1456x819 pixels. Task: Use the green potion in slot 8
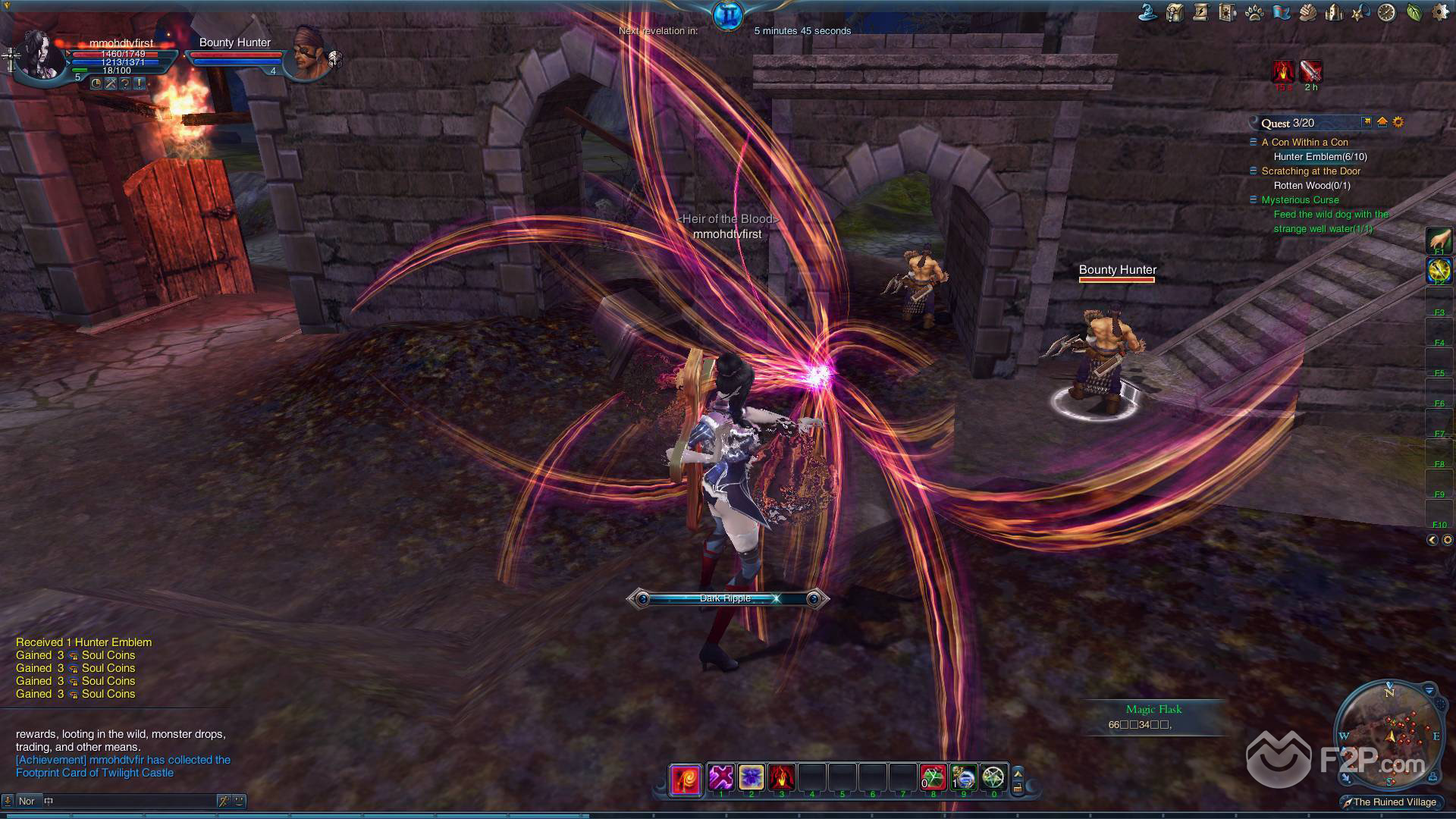(934, 777)
